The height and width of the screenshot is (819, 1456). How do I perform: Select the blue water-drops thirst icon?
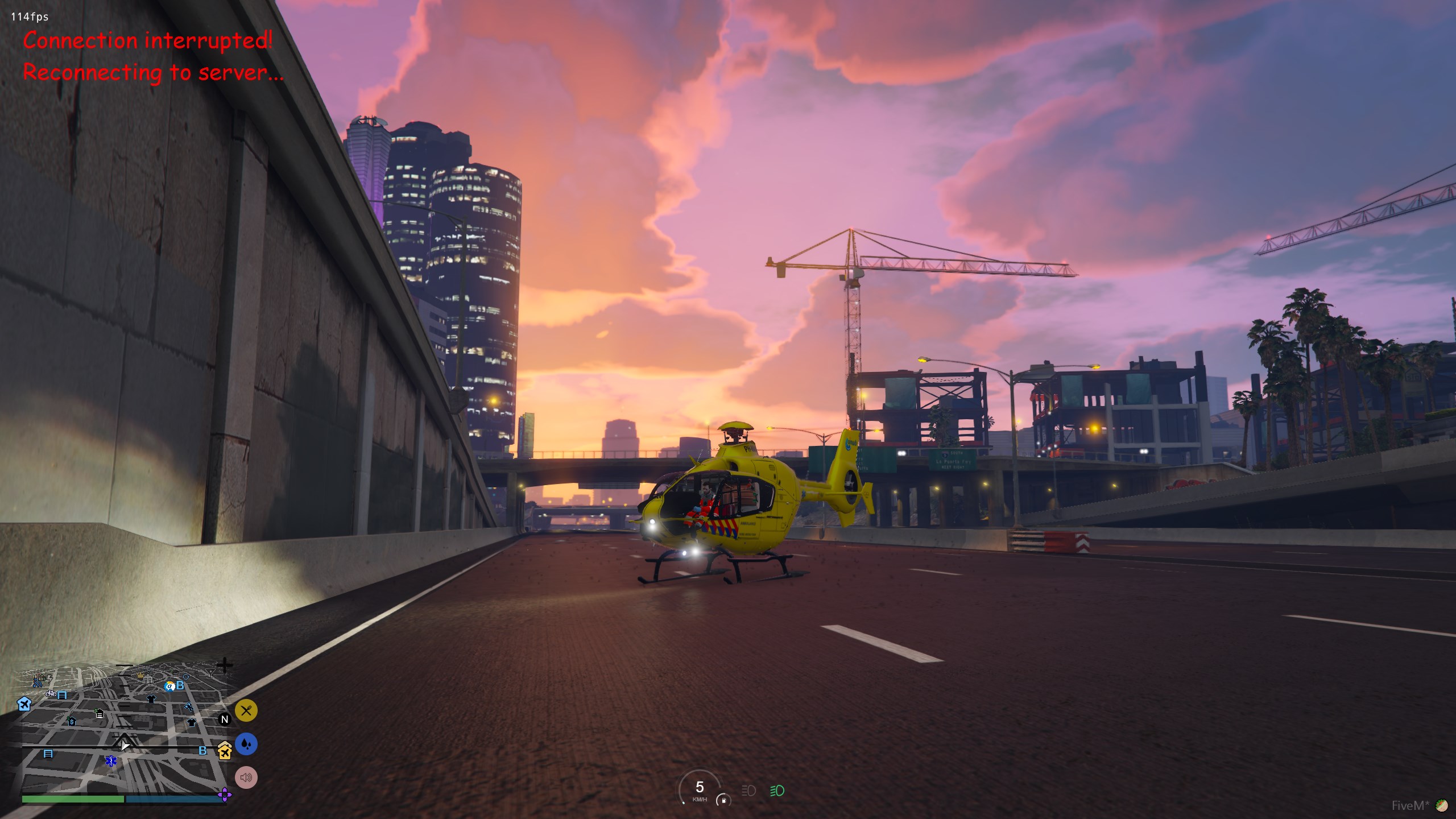246,744
